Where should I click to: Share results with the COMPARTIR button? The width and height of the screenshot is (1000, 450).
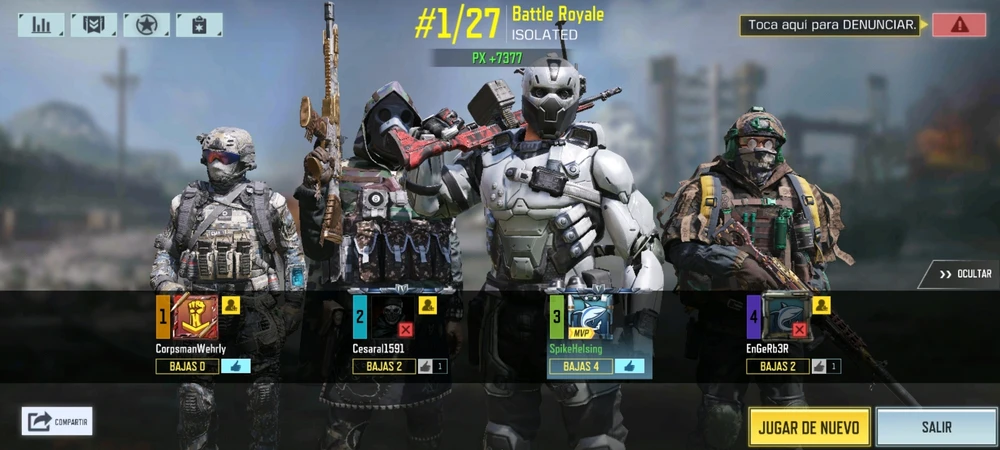point(57,421)
